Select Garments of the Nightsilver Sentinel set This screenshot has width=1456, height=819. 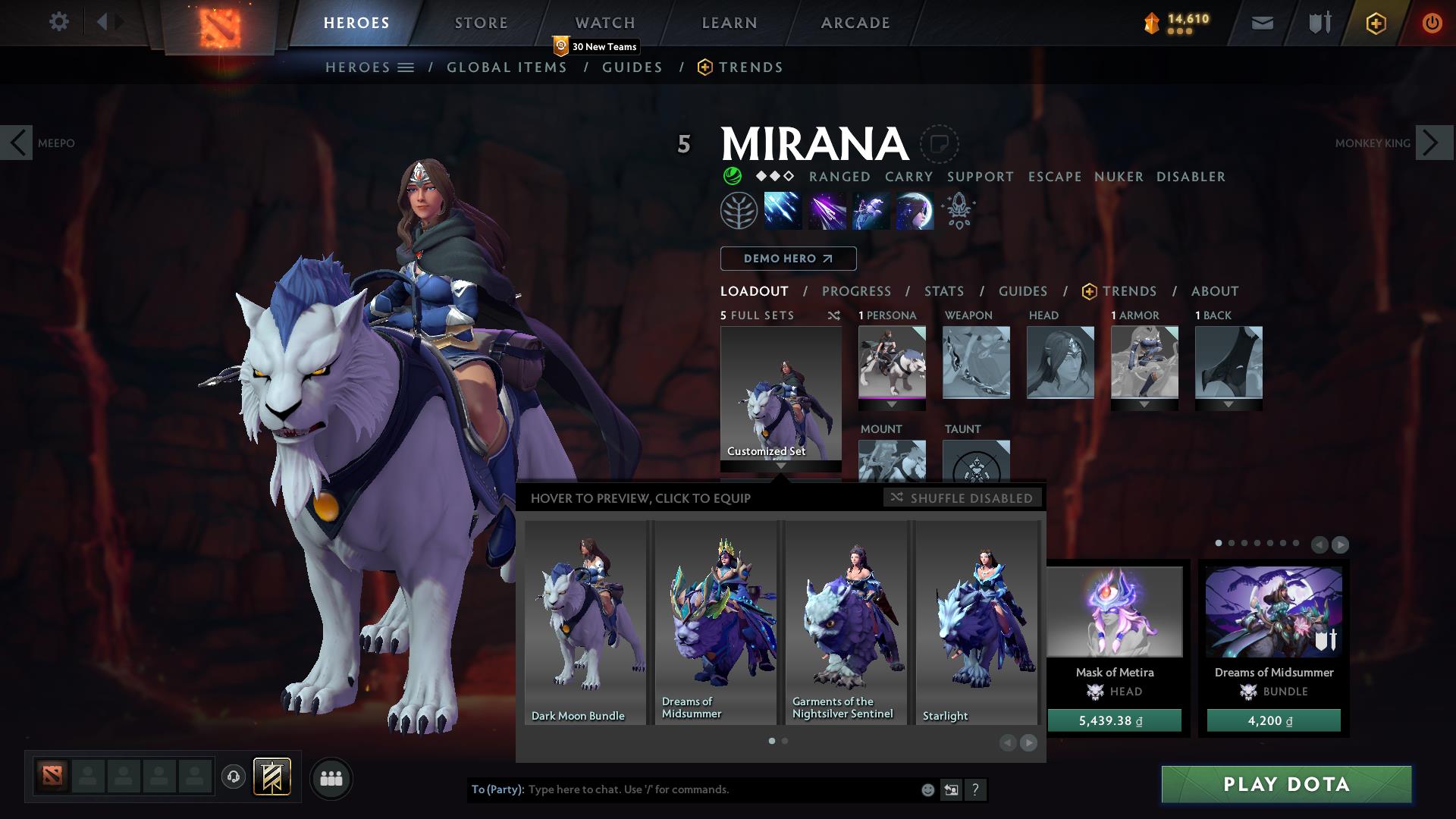tap(846, 622)
